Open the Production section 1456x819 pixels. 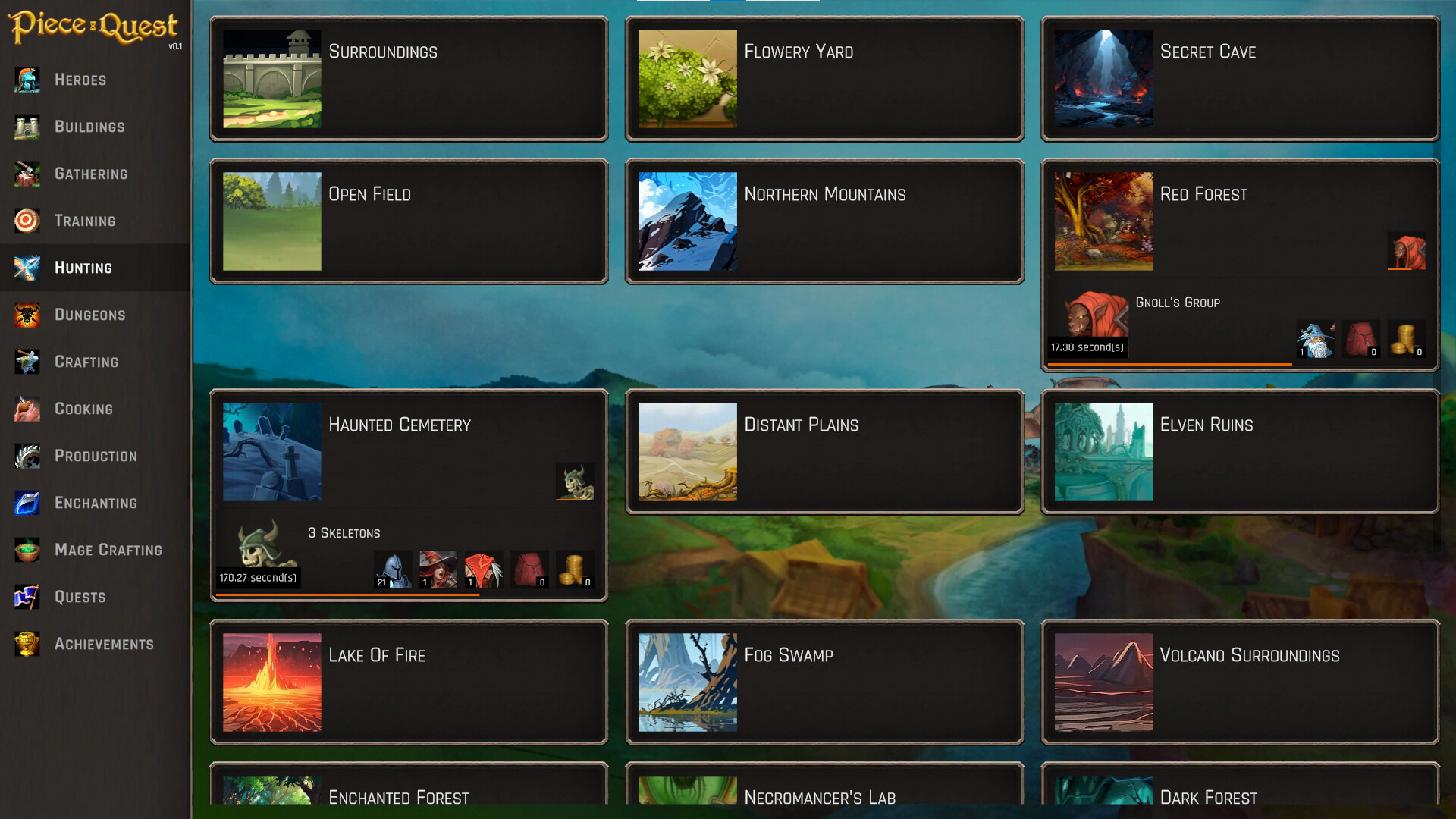(96, 456)
